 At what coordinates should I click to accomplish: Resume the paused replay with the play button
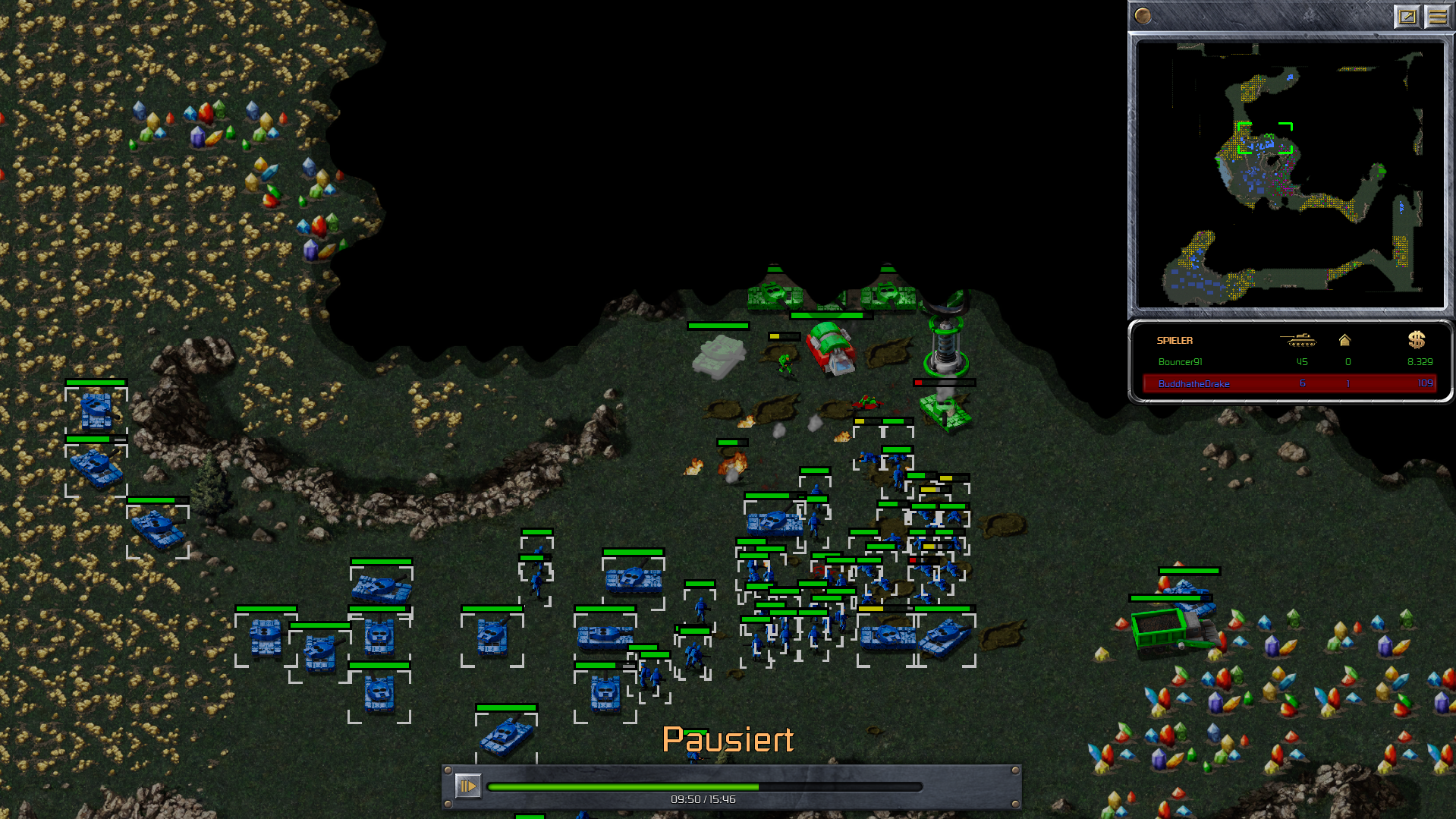tap(467, 786)
